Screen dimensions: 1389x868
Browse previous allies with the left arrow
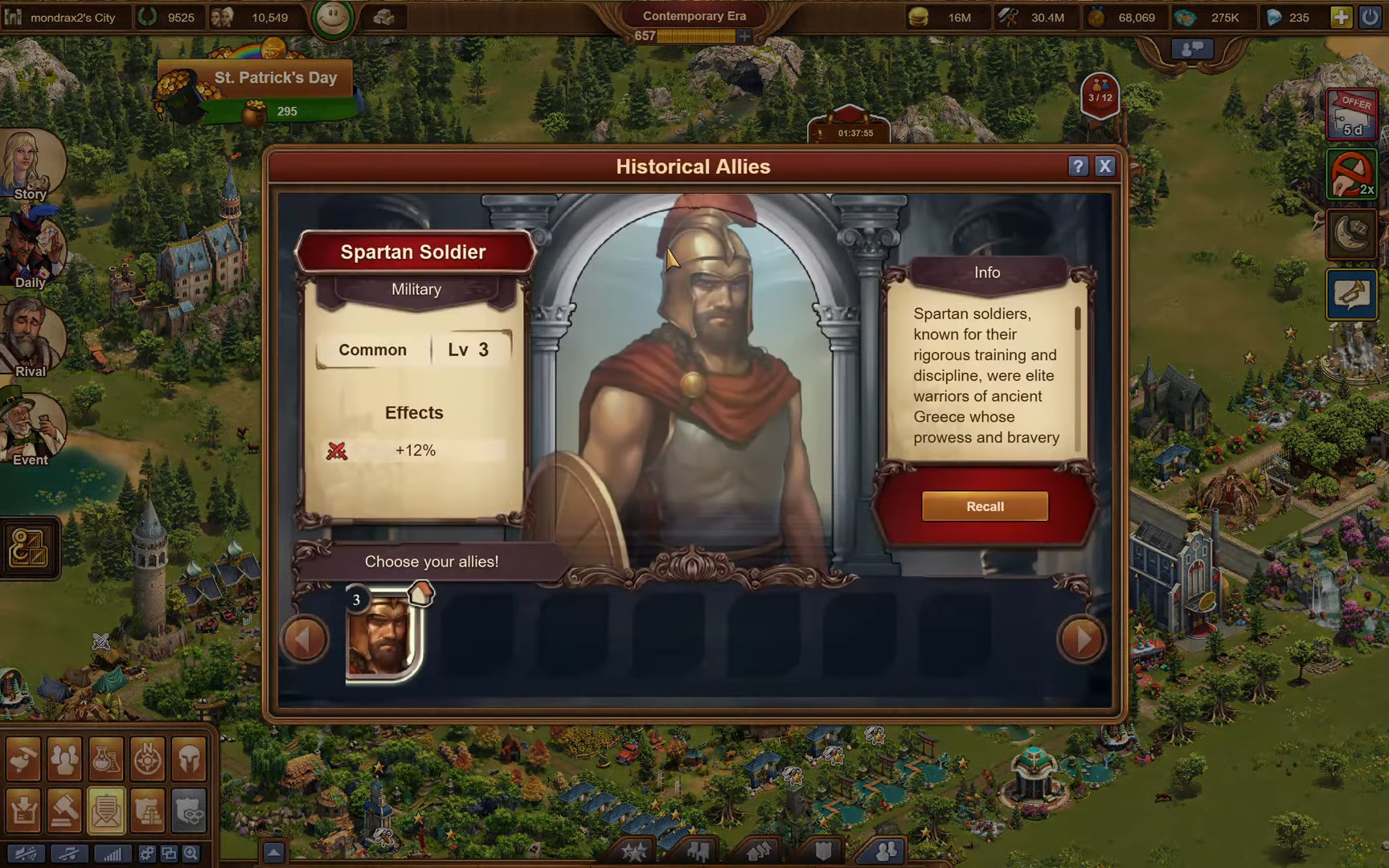point(305,639)
